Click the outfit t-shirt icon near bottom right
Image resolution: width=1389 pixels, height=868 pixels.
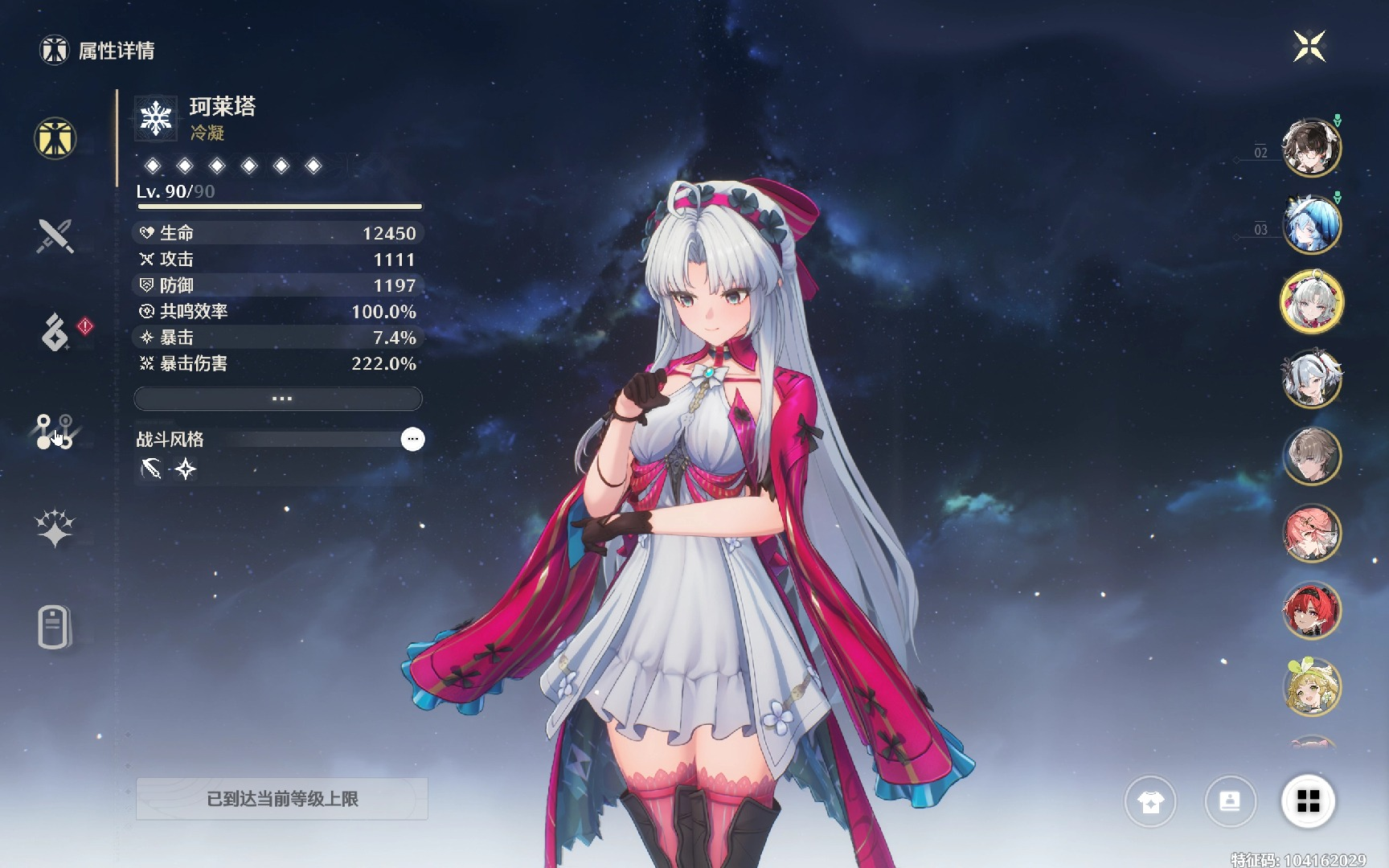pos(1153,801)
